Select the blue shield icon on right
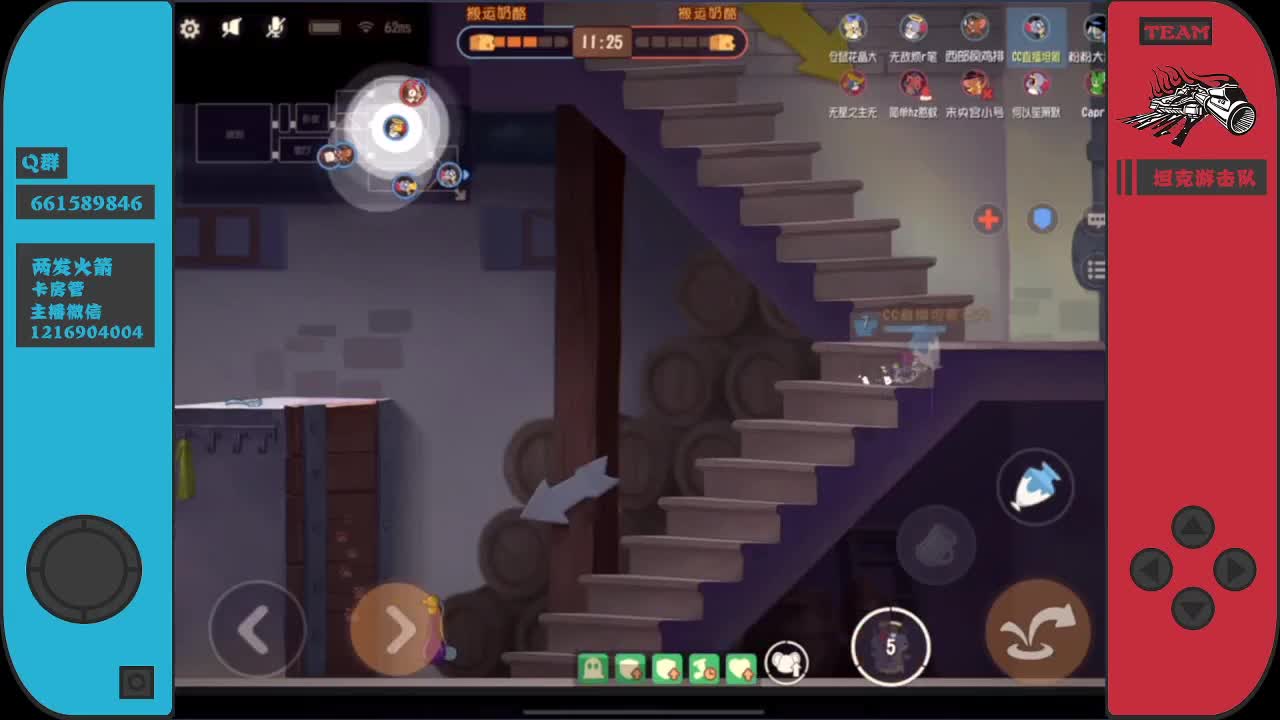1280x720 pixels. pos(1041,219)
